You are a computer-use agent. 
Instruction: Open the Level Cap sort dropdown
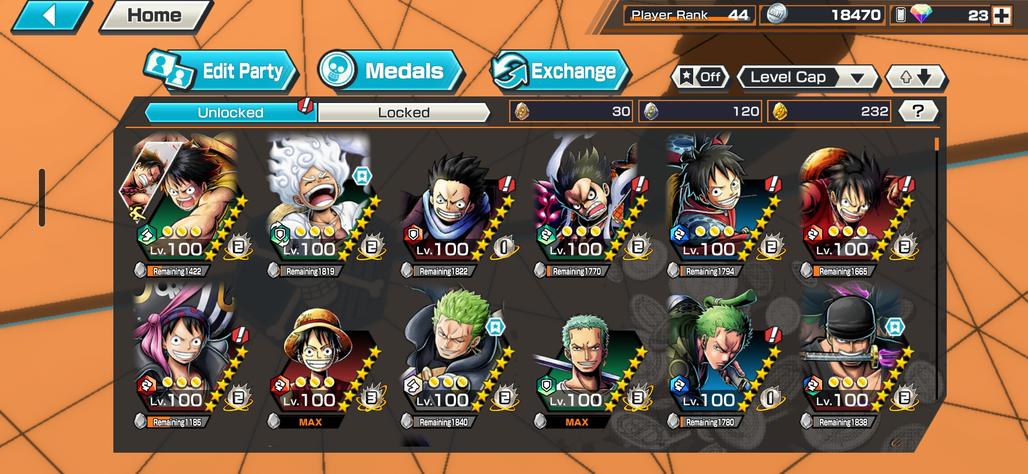click(x=807, y=77)
